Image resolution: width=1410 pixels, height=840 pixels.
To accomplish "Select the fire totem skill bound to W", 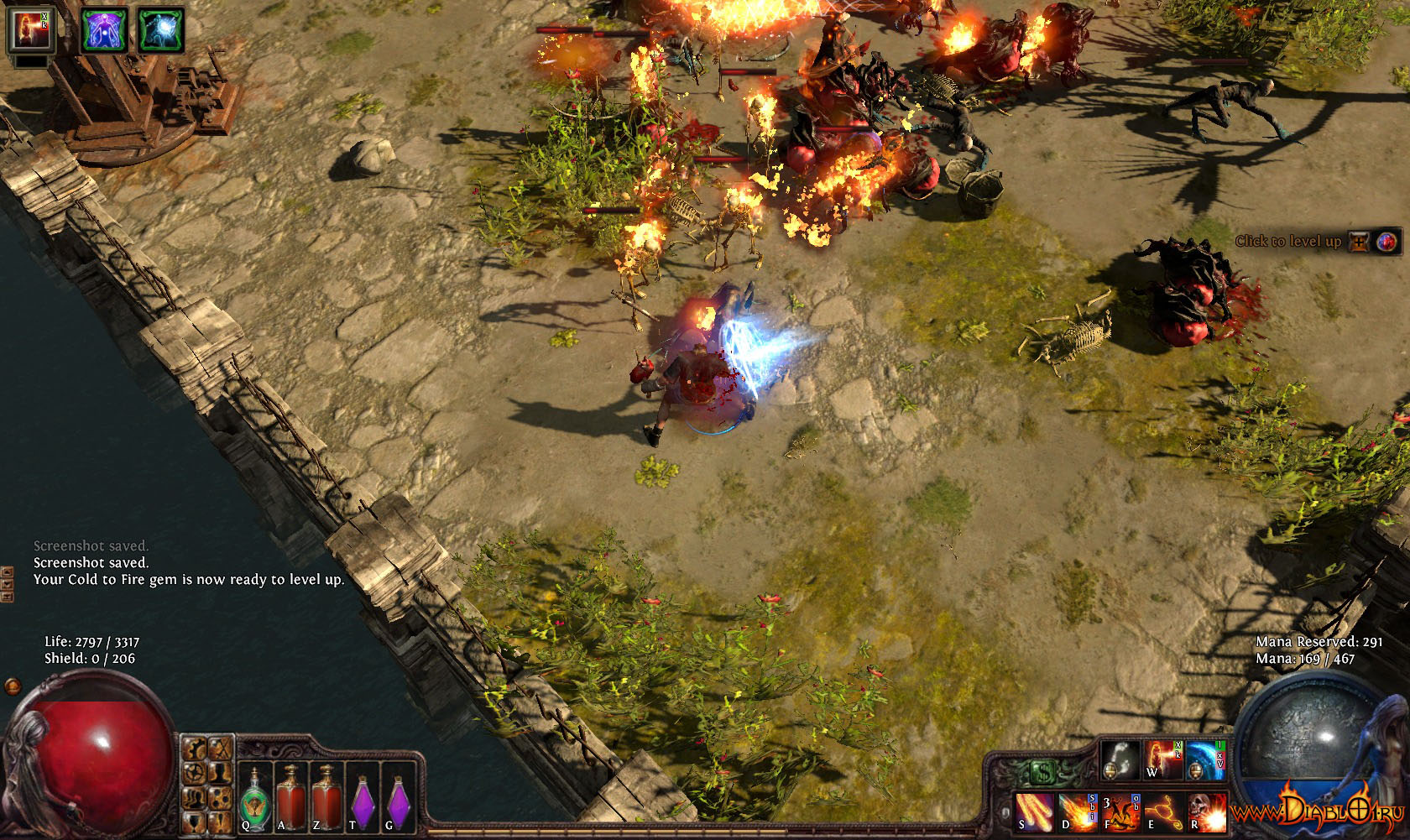I will [x=1162, y=759].
